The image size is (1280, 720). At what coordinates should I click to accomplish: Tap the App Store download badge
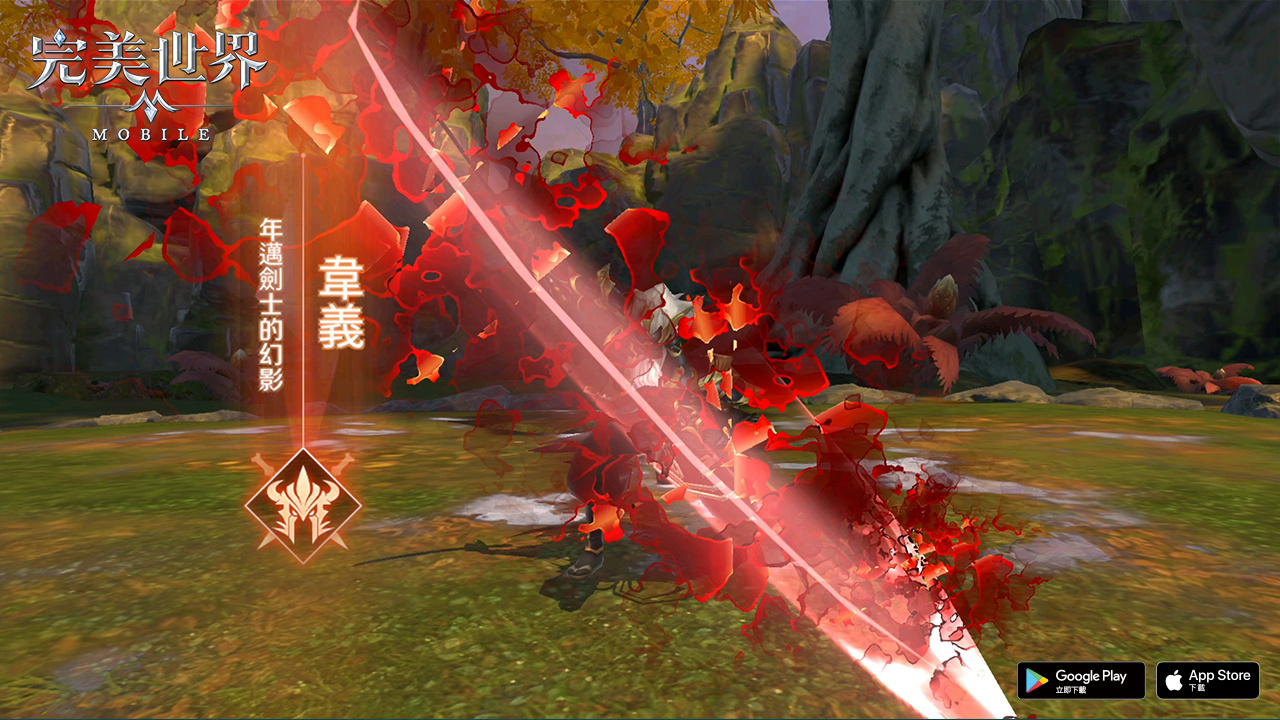point(1208,680)
